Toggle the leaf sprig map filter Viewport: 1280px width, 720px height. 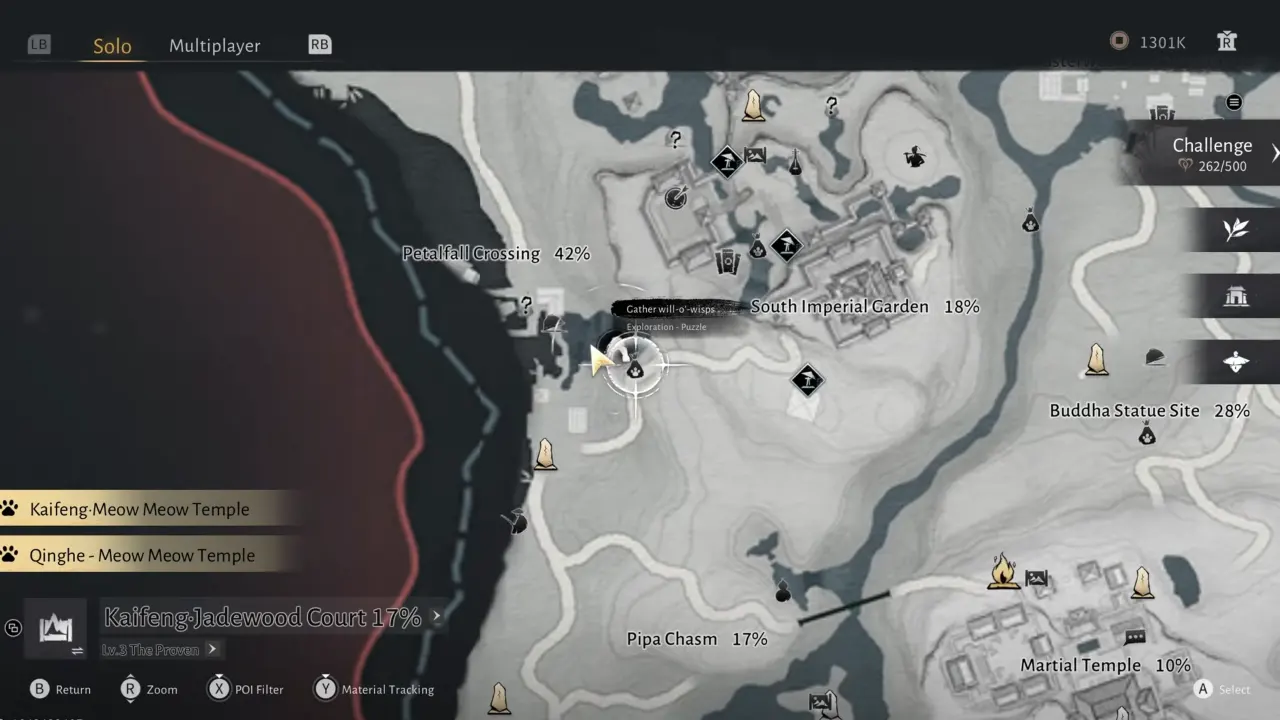(1236, 230)
